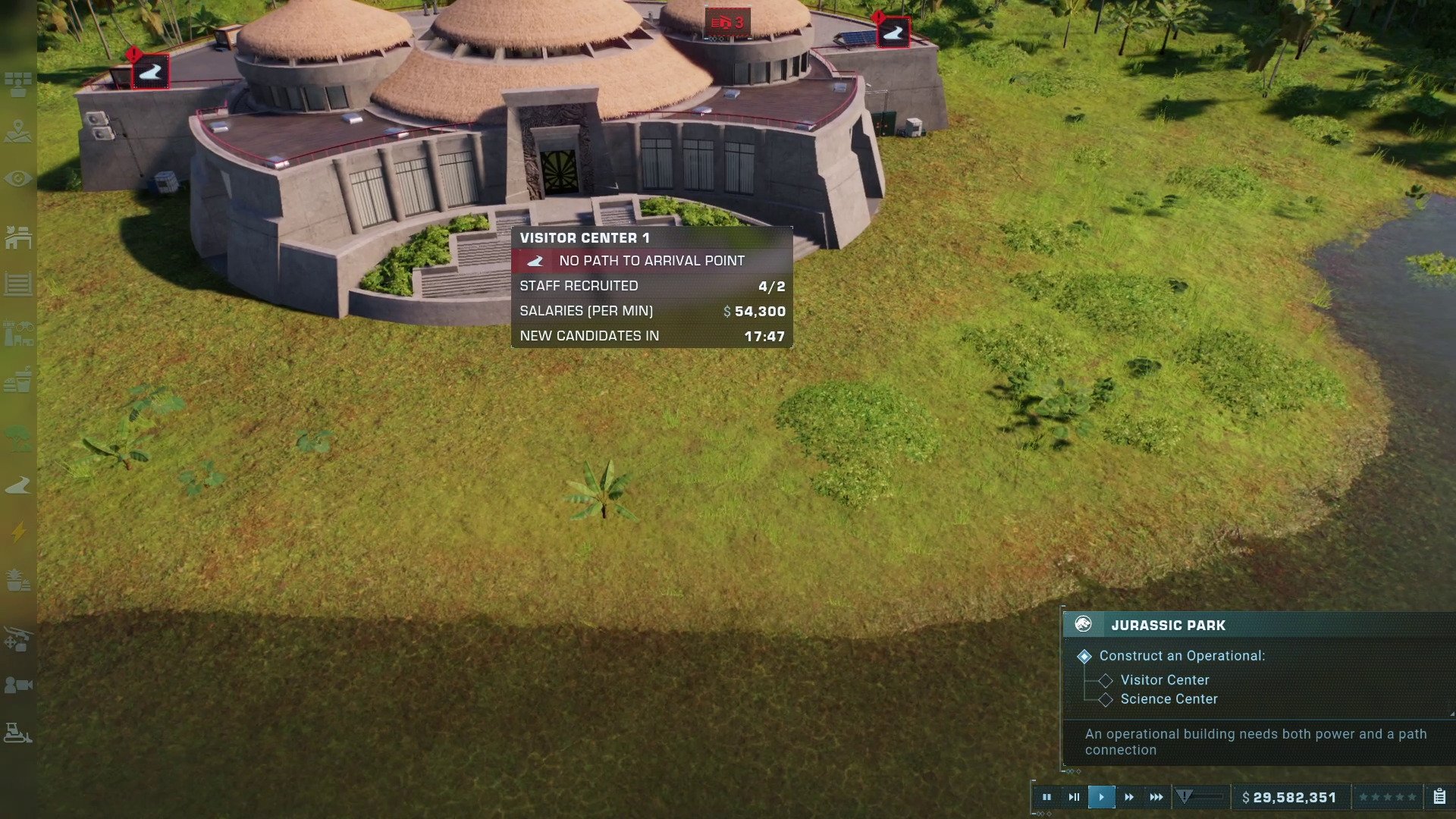
Task: Open the park star rating panel
Action: (1387, 797)
